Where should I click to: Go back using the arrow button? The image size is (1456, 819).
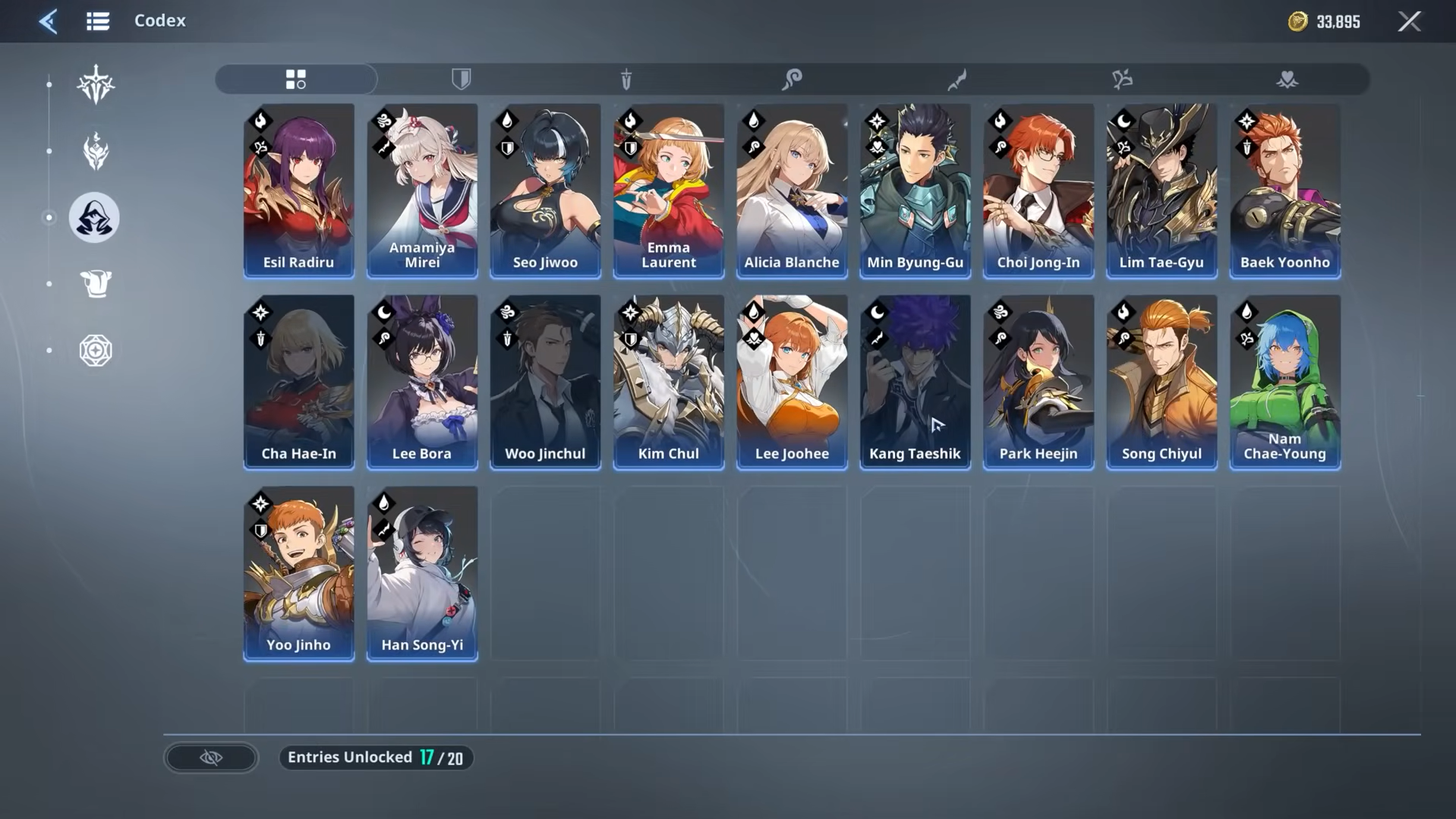(48, 21)
